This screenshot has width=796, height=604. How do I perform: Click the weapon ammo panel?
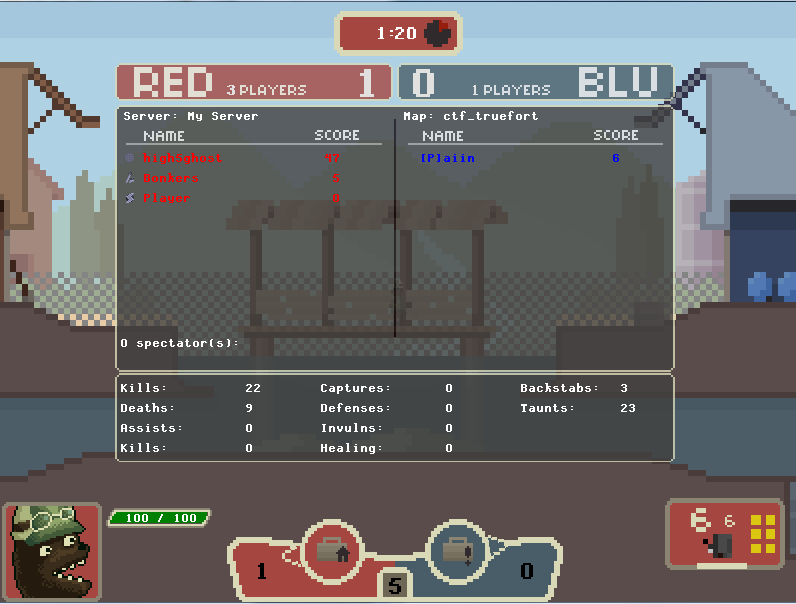pos(725,533)
